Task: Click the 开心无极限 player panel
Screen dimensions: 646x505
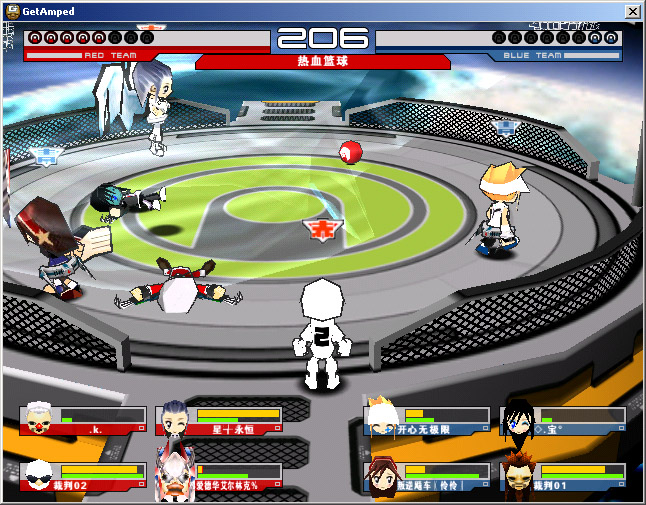Action: (430, 420)
